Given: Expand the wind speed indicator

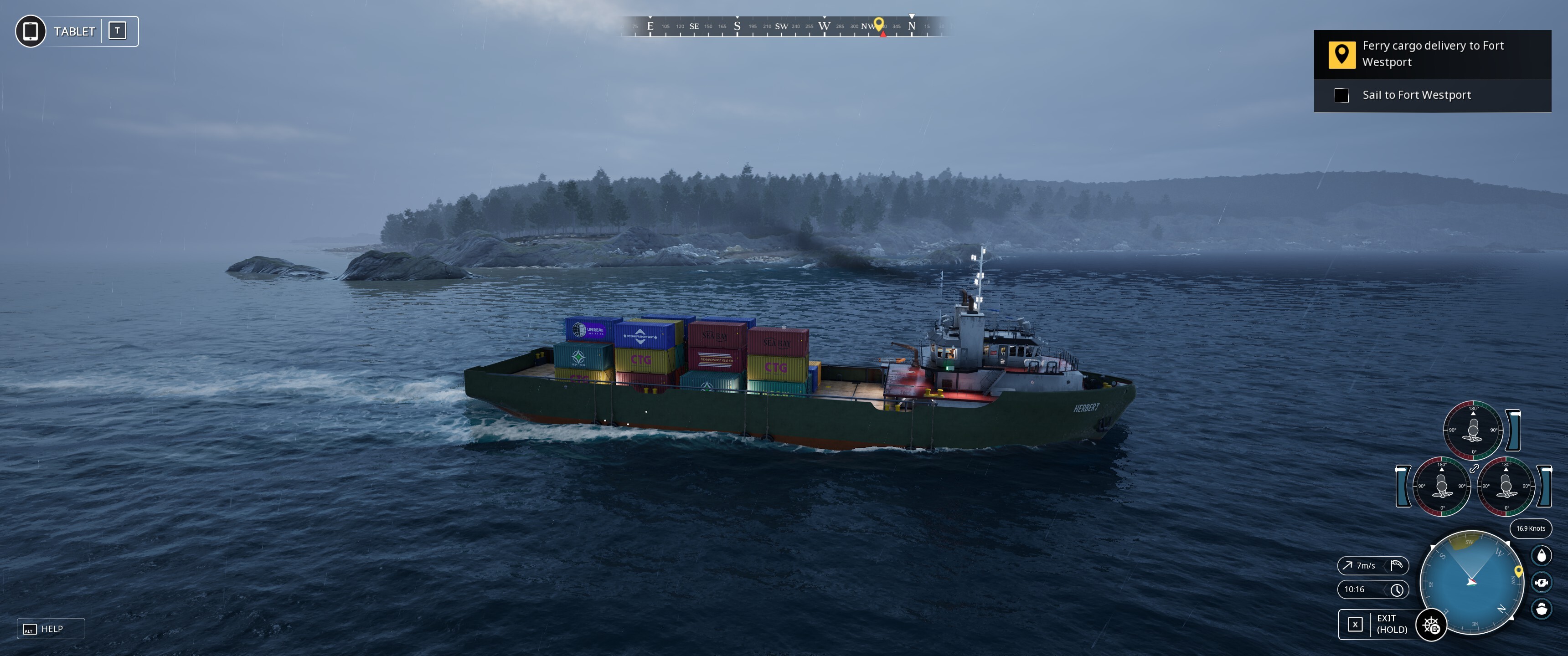Looking at the screenshot, I should pyautogui.click(x=1372, y=565).
